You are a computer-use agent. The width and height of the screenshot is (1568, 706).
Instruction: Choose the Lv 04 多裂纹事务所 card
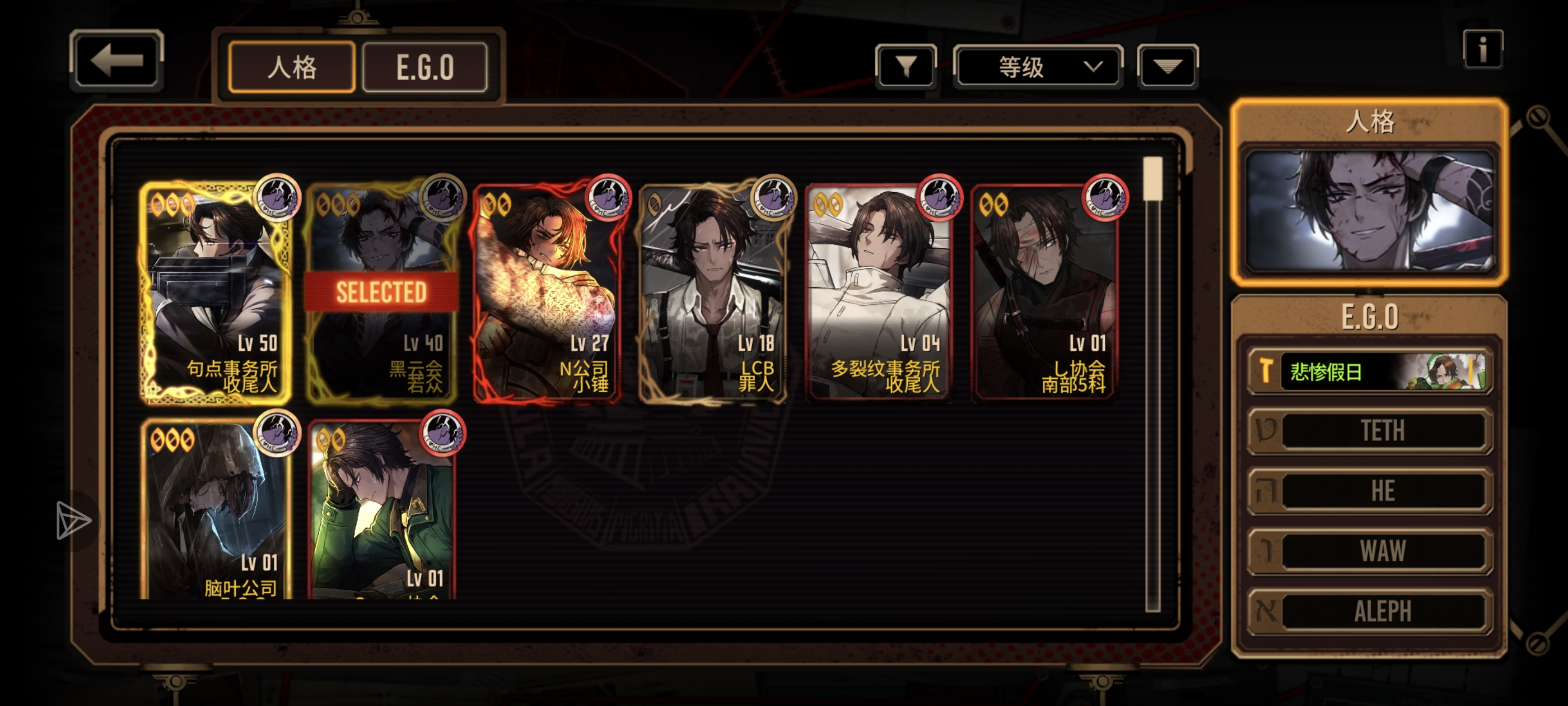coord(878,292)
